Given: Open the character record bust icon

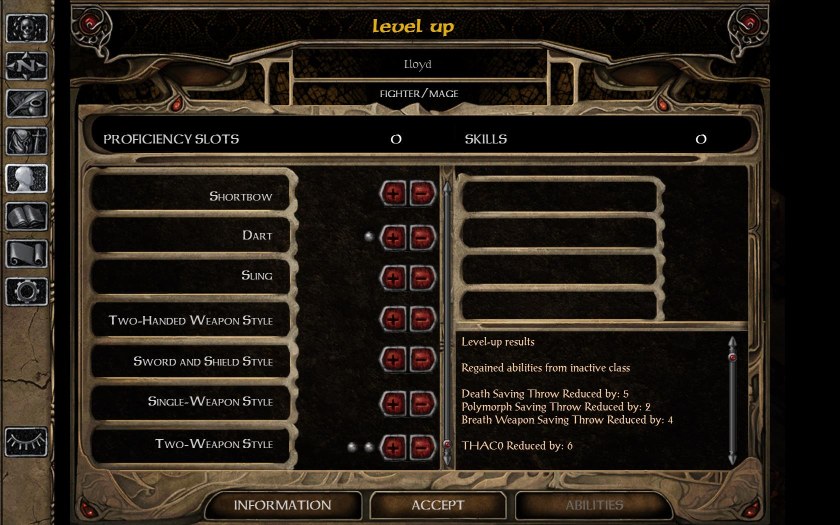Looking at the screenshot, I should click(x=27, y=179).
